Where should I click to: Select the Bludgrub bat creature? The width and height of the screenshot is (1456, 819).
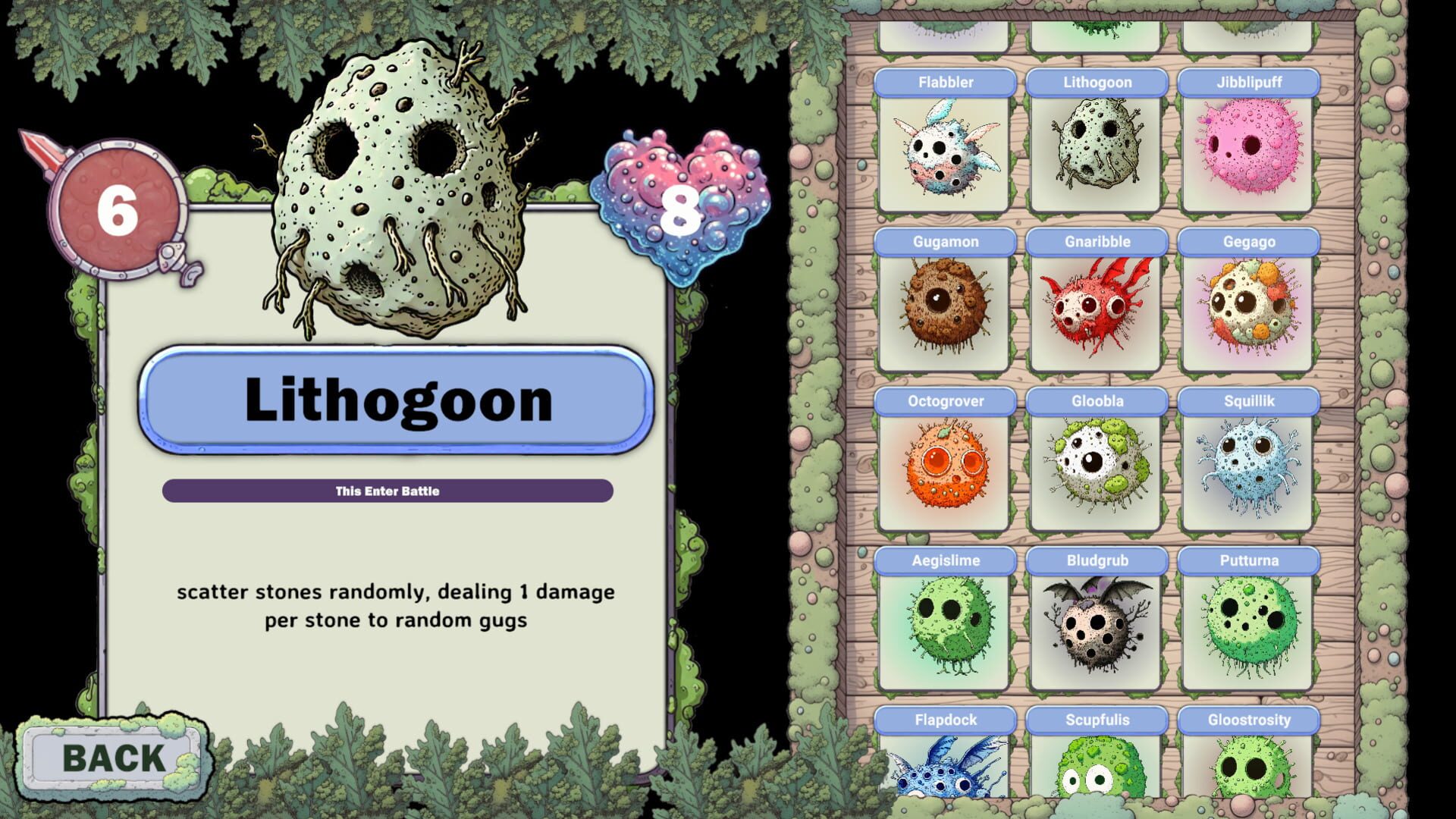(1096, 629)
